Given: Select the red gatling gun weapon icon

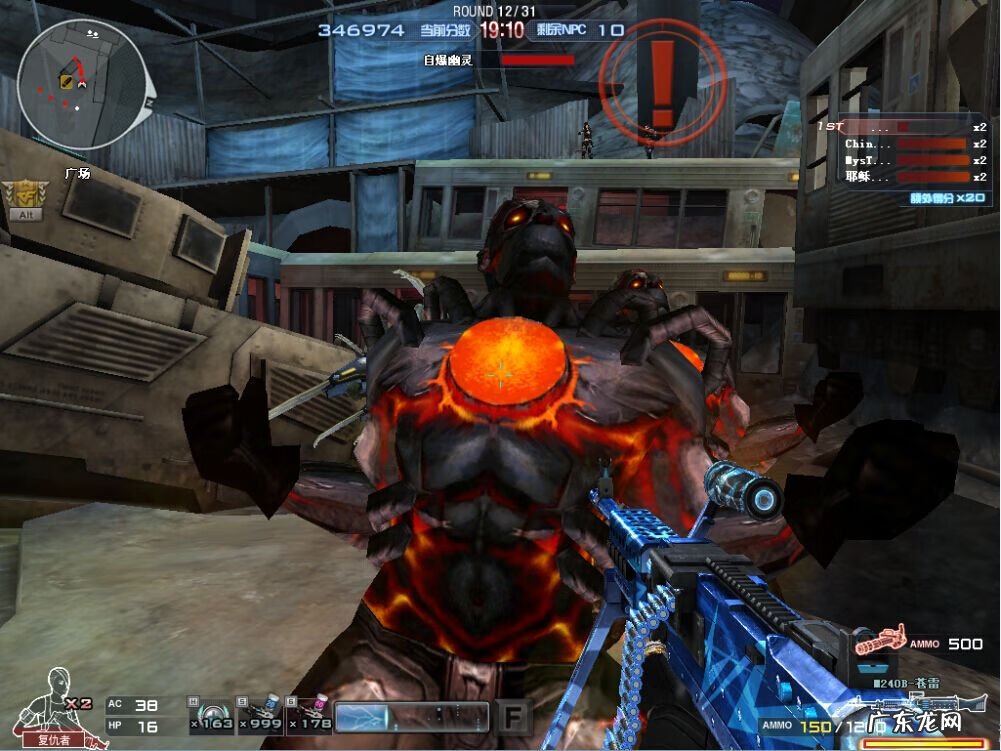Looking at the screenshot, I should tap(878, 640).
